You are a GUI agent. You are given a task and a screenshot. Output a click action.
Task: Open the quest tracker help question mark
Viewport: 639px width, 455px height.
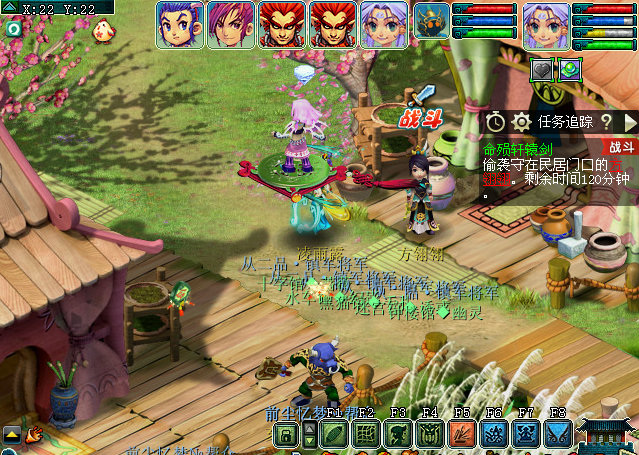tap(606, 122)
